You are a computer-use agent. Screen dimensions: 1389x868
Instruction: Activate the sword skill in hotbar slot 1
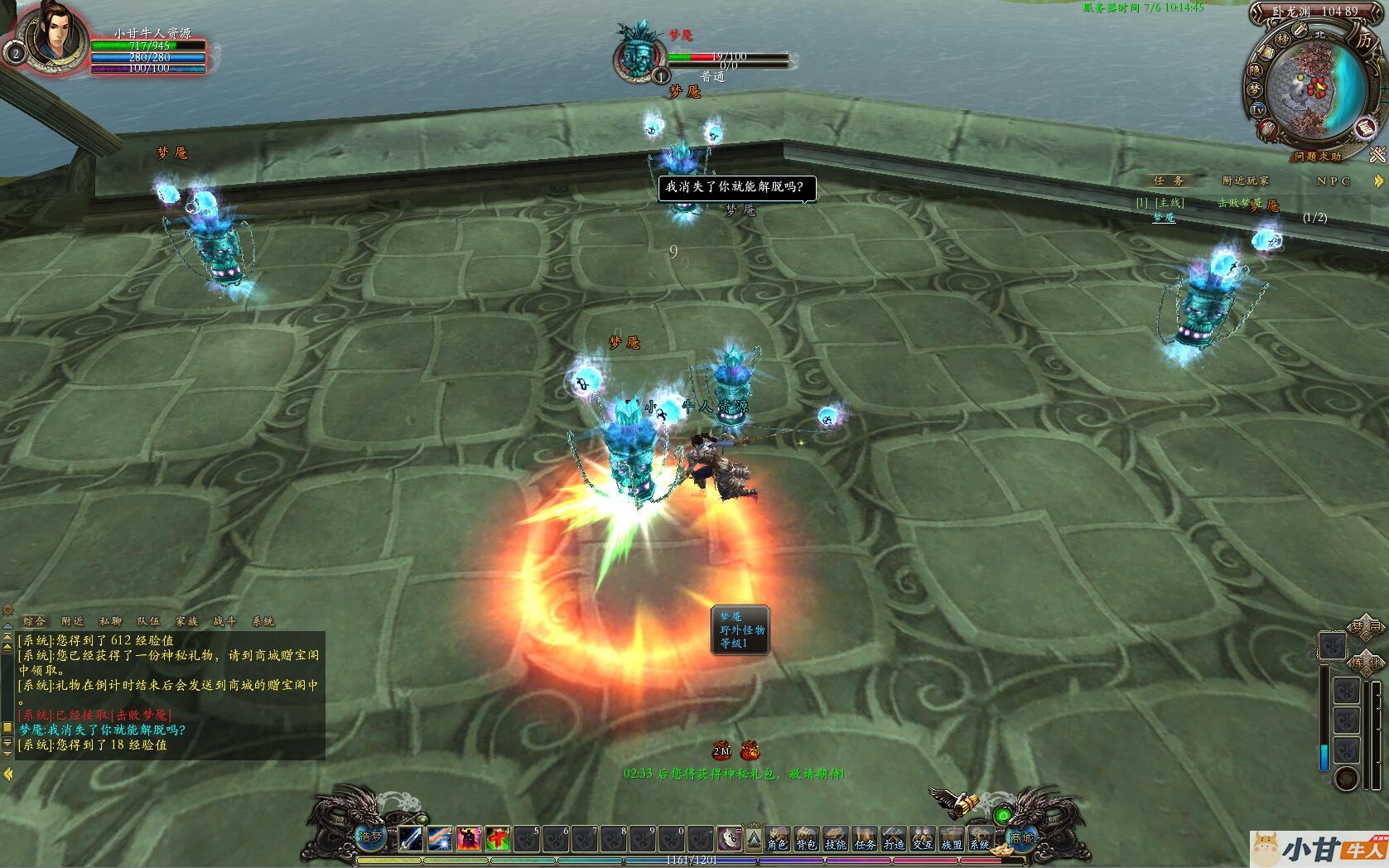pyautogui.click(x=412, y=839)
